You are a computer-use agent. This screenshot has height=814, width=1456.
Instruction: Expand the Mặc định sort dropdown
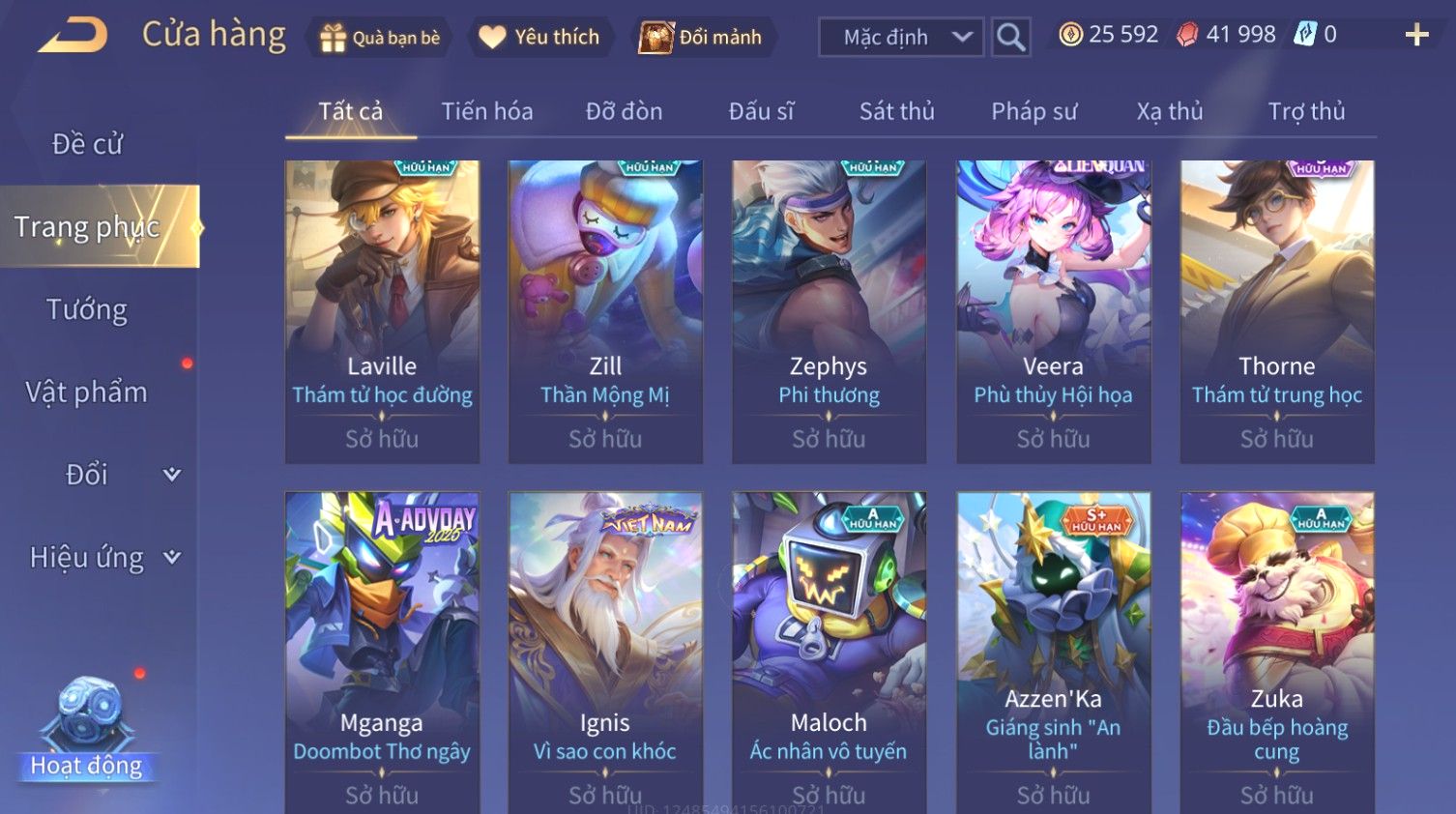pyautogui.click(x=901, y=38)
